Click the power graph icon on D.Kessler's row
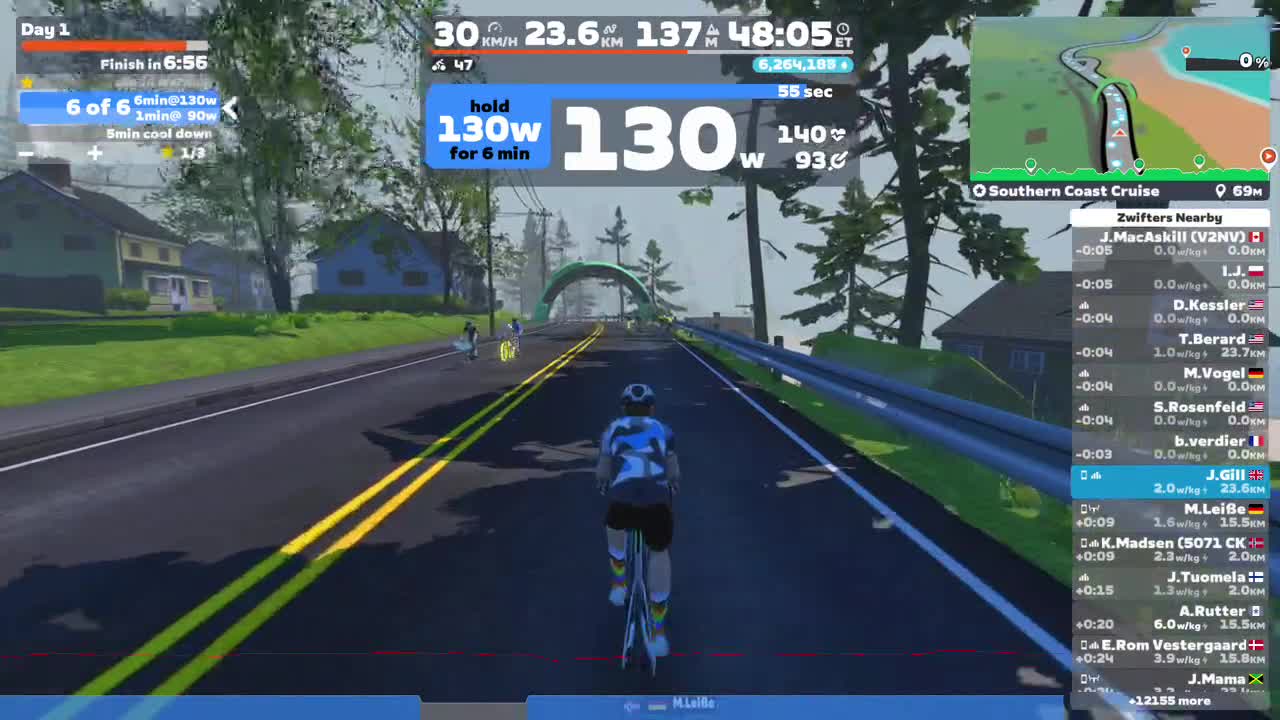Screen dimensions: 1280x720 [1084, 304]
